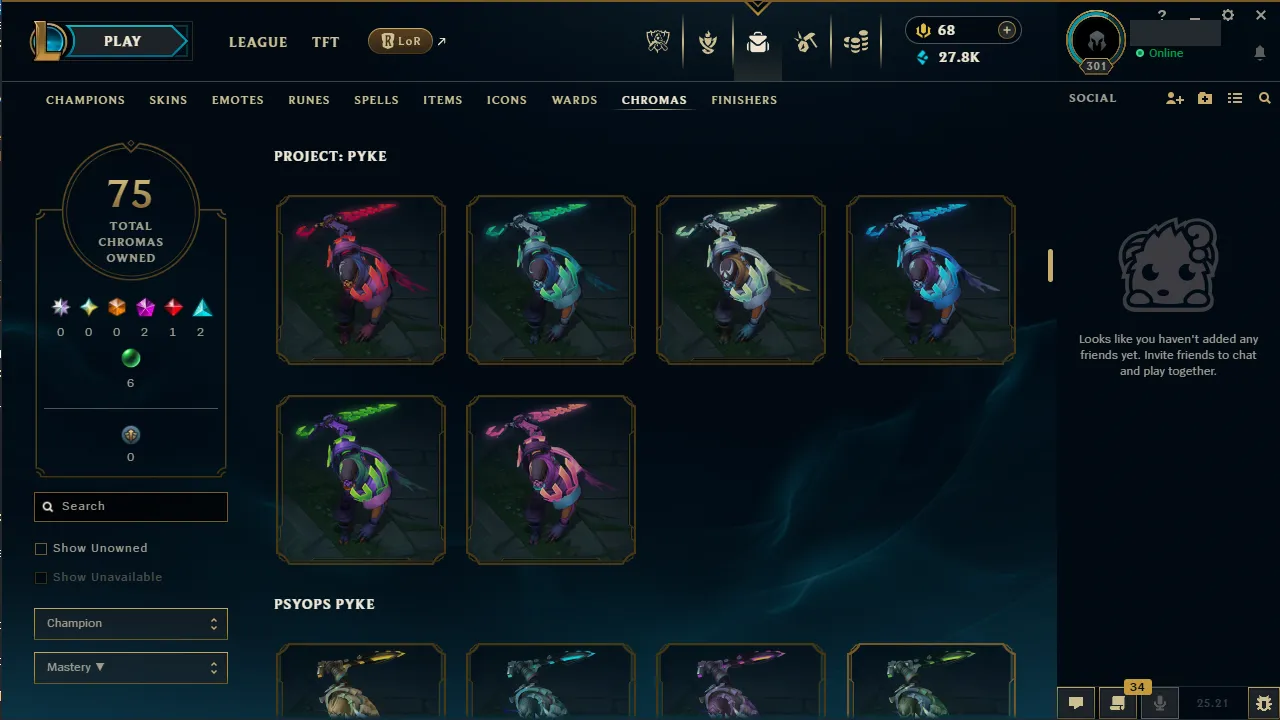The image size is (1280, 720).
Task: Enable the Show Unowned checkbox
Action: pyautogui.click(x=41, y=548)
